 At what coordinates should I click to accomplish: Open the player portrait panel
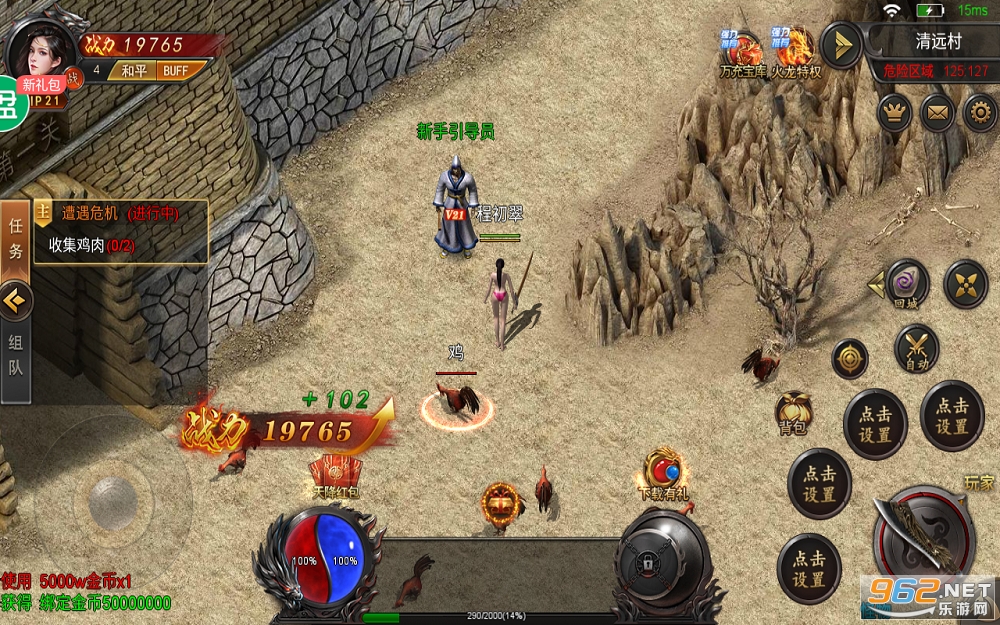click(x=42, y=48)
